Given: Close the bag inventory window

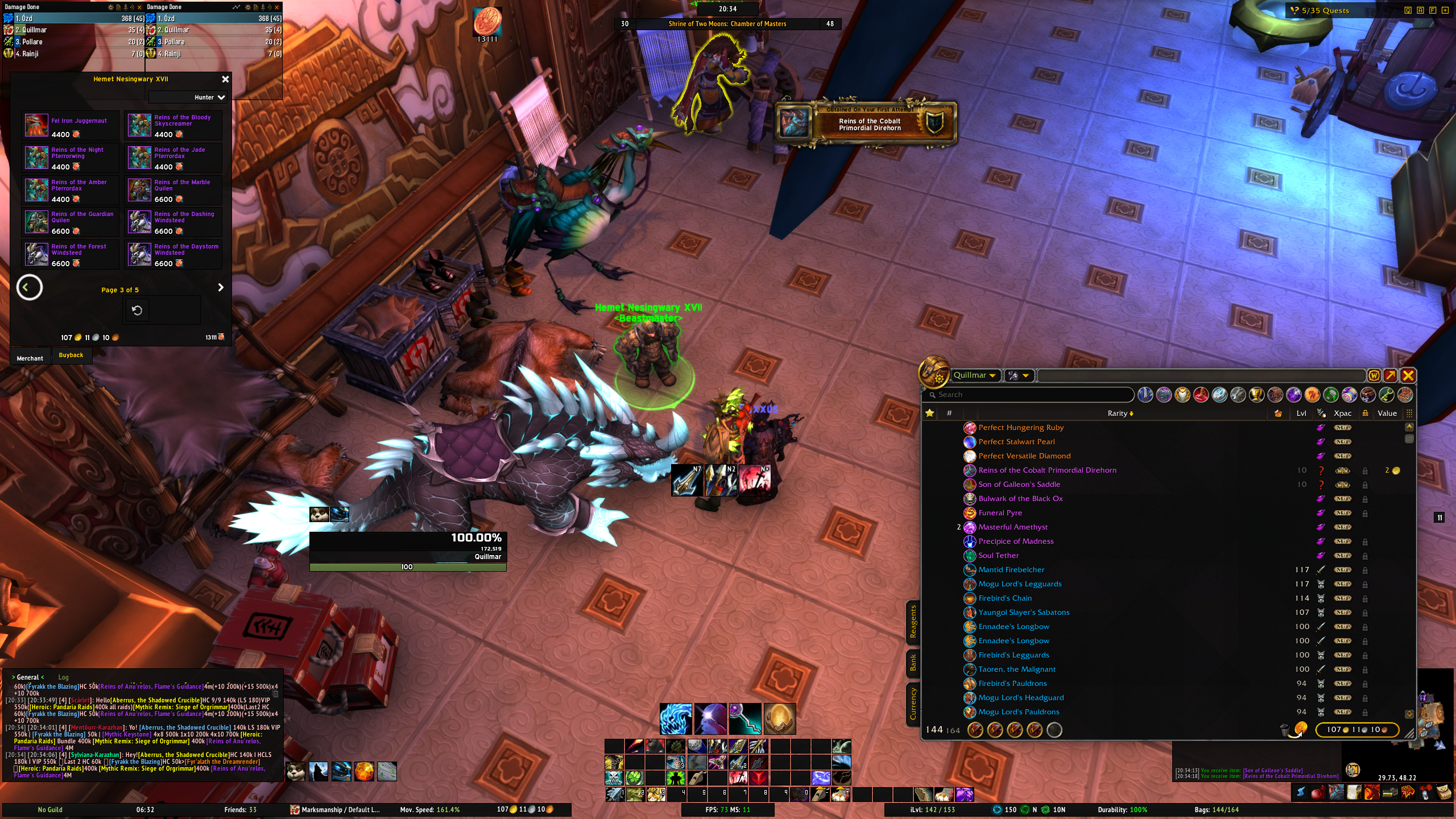Looking at the screenshot, I should pyautogui.click(x=1408, y=375).
